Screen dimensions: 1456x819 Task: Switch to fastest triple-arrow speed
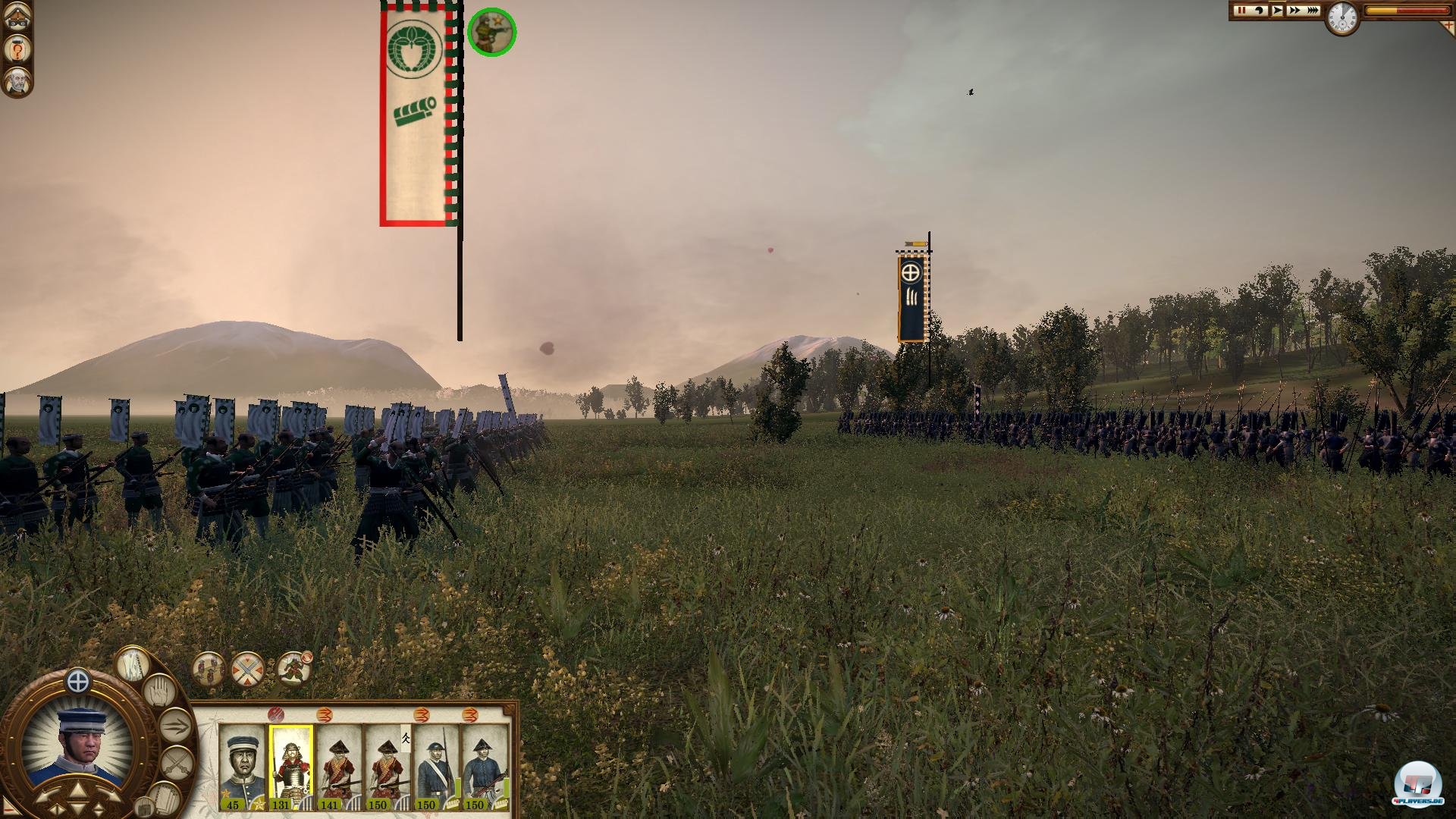[x=1312, y=11]
